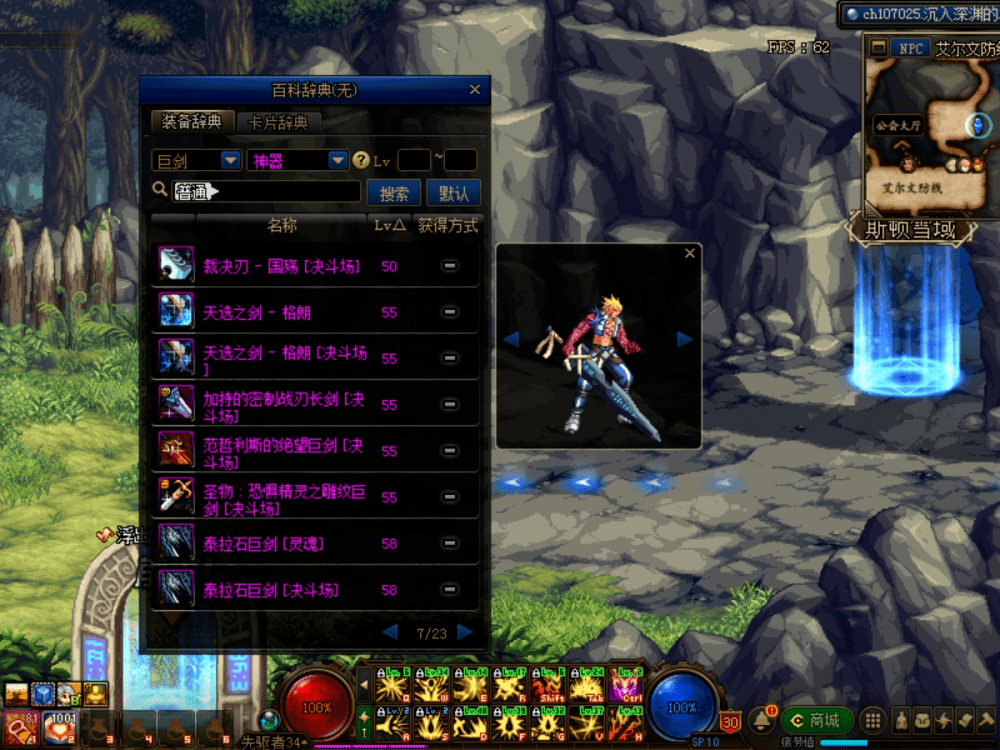Open the 商城 shop
Viewport: 1000px width, 750px height.
(817, 720)
